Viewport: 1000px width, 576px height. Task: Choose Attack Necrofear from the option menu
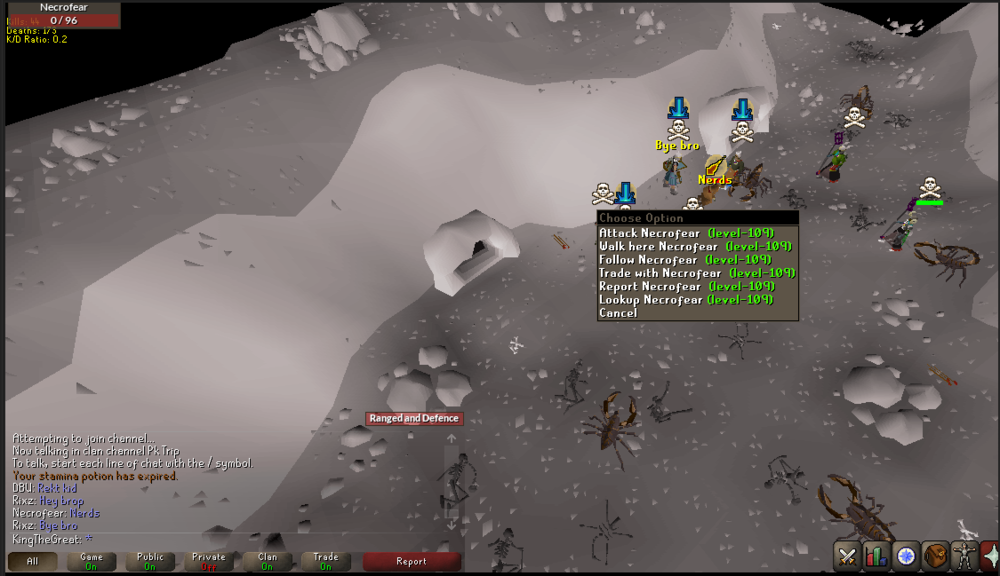(x=686, y=233)
